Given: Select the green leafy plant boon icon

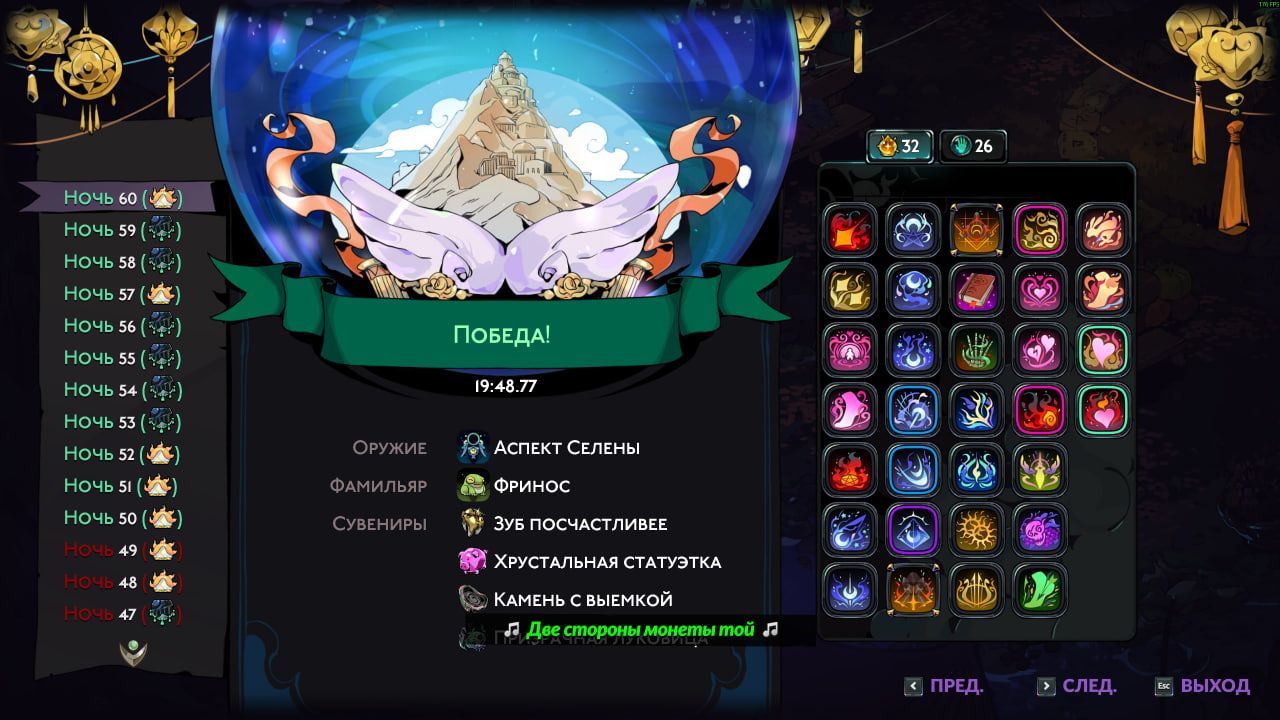Looking at the screenshot, I should pos(1039,590).
